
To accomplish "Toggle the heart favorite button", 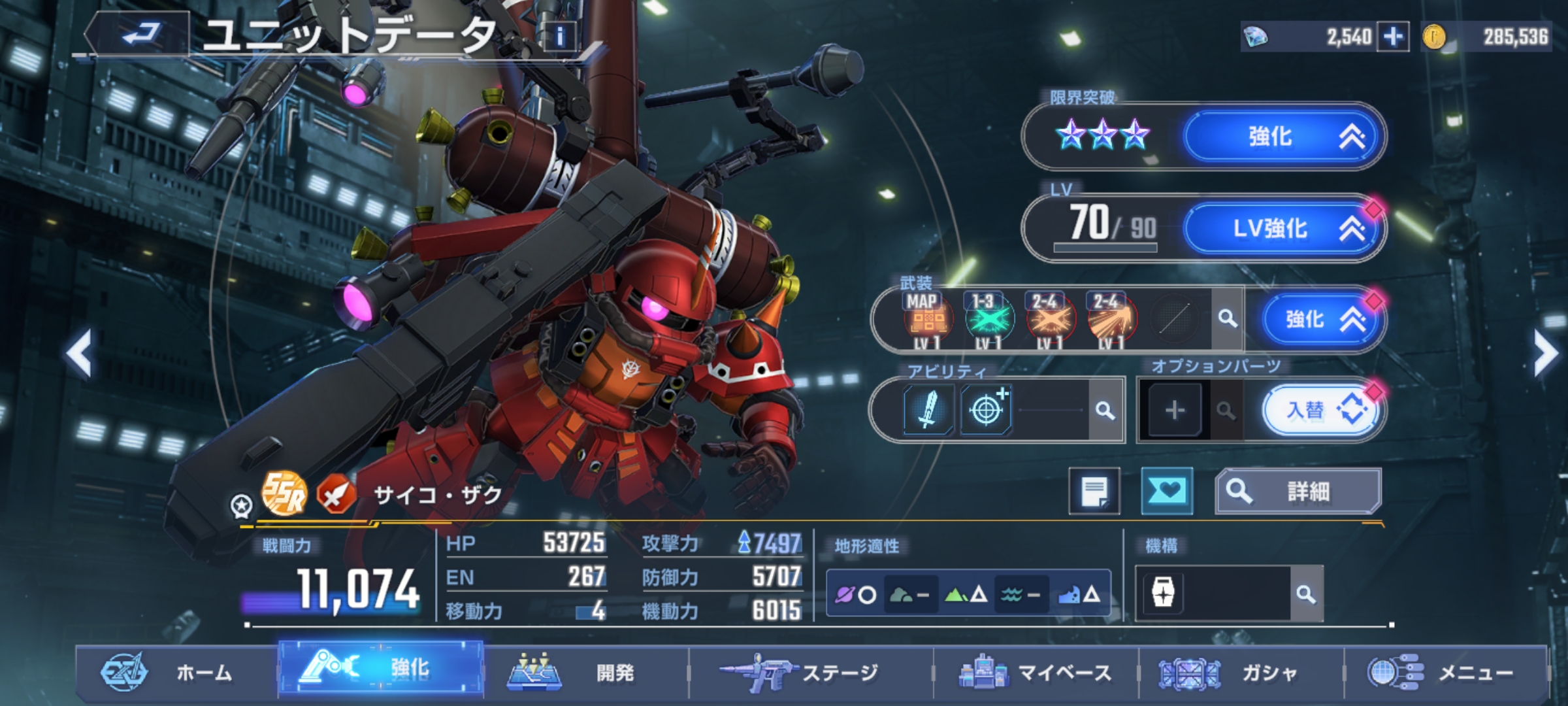I will pos(1166,491).
